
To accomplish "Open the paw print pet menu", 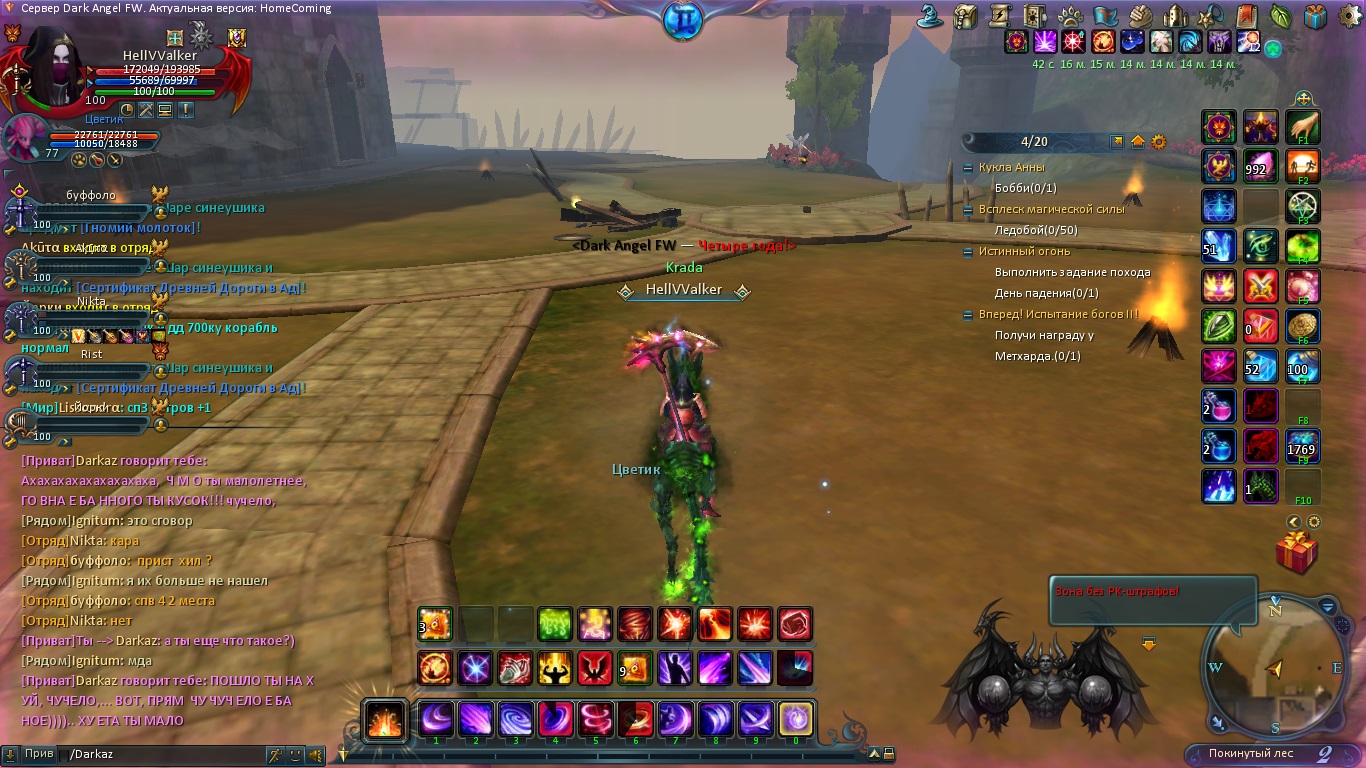I will [1070, 16].
